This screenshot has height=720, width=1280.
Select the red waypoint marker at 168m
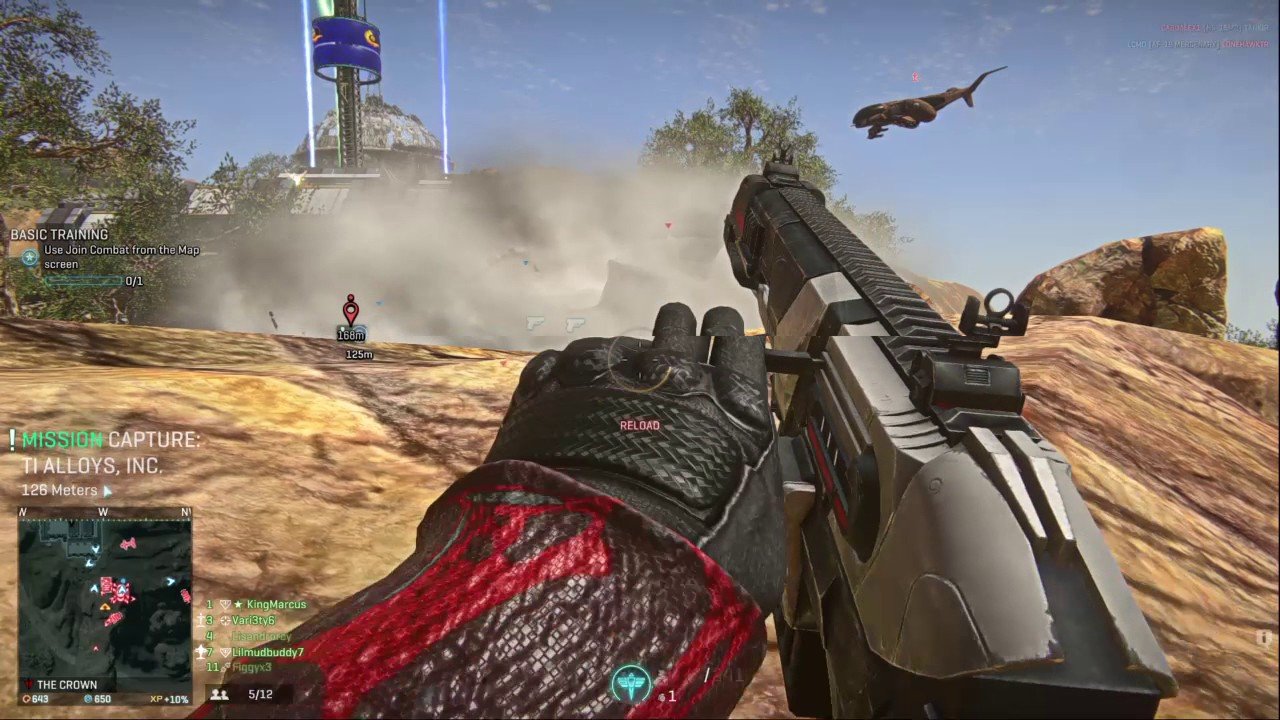coord(350,310)
